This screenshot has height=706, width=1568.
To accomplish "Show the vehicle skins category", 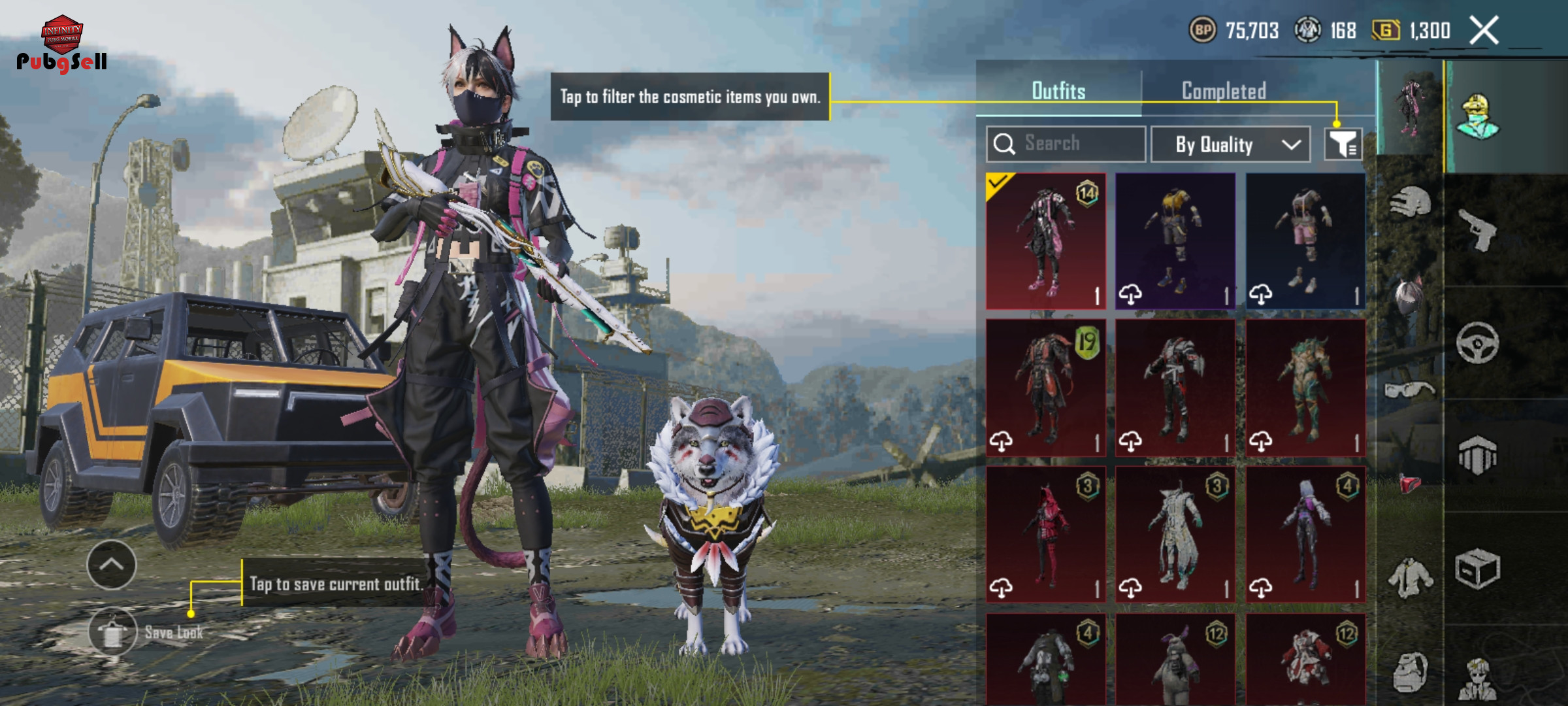I will pyautogui.click(x=1478, y=343).
